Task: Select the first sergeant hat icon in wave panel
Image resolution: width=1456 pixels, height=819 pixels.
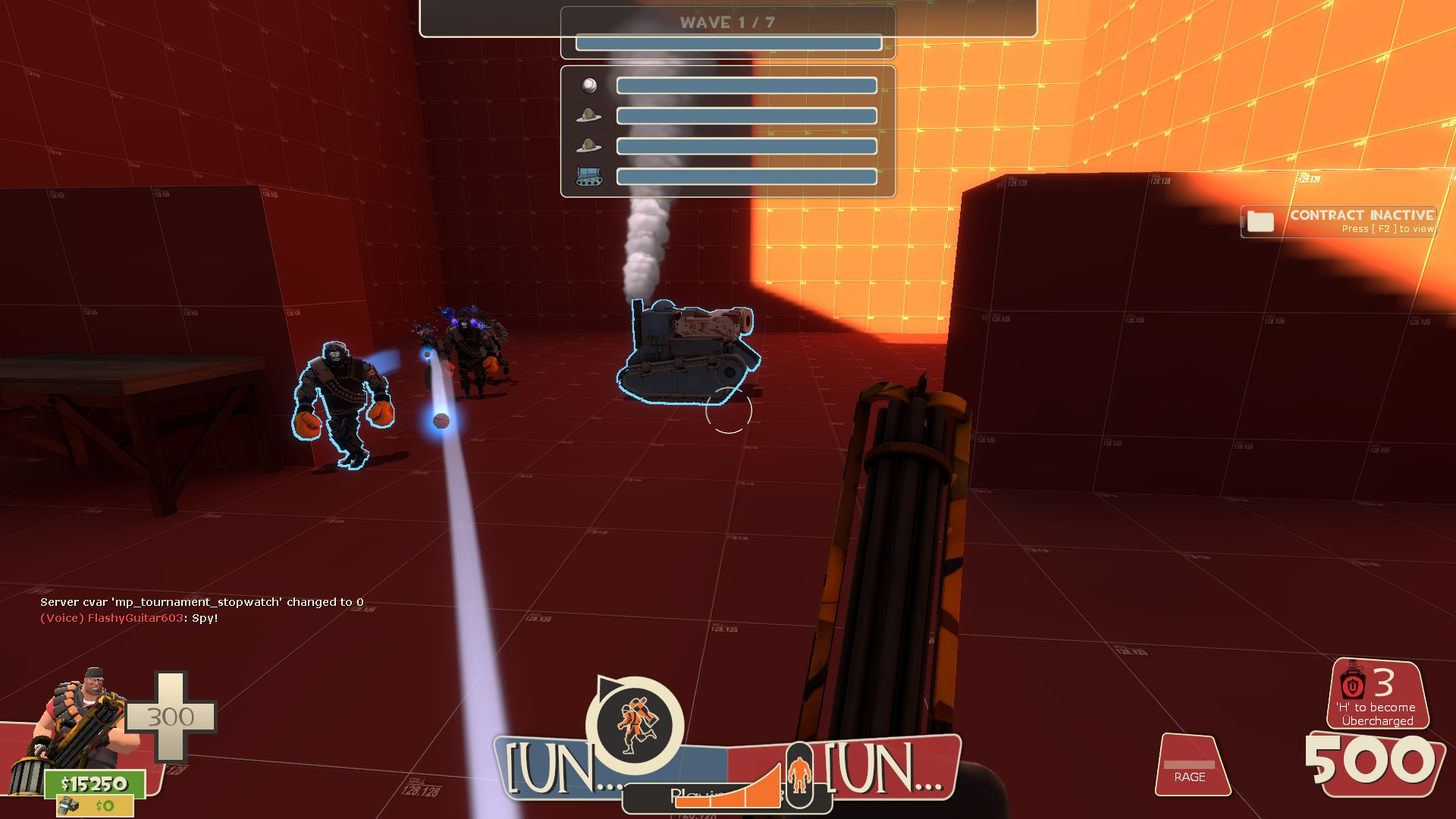Action: point(588,115)
